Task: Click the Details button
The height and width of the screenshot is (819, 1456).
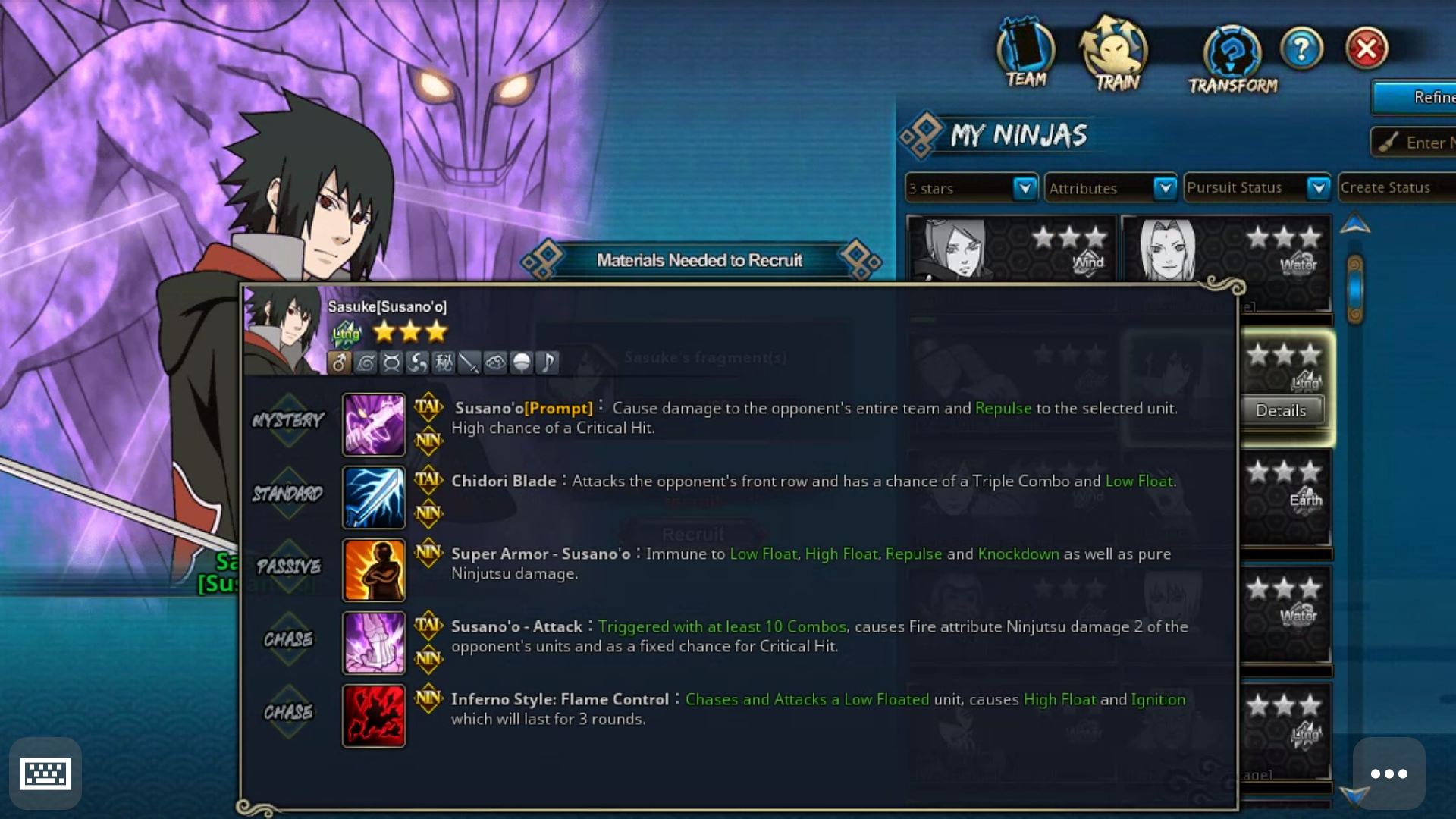Action: pyautogui.click(x=1281, y=410)
